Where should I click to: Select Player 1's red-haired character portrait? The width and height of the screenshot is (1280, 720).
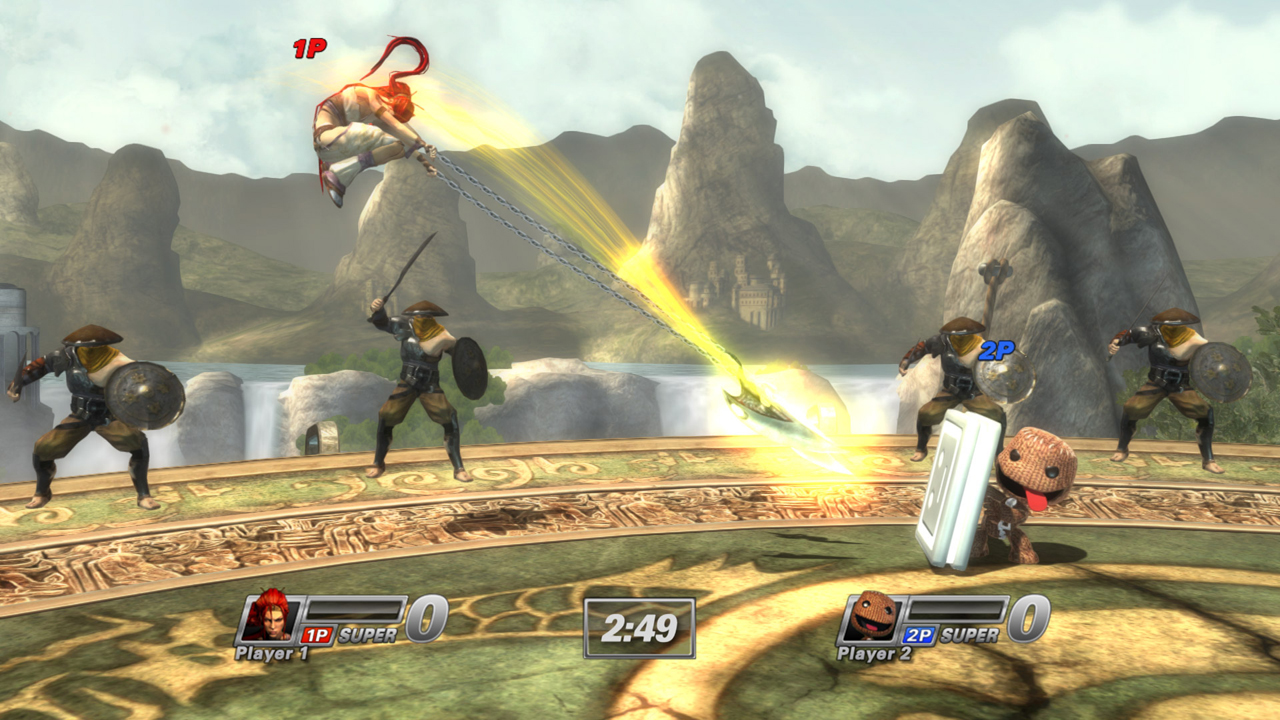269,616
